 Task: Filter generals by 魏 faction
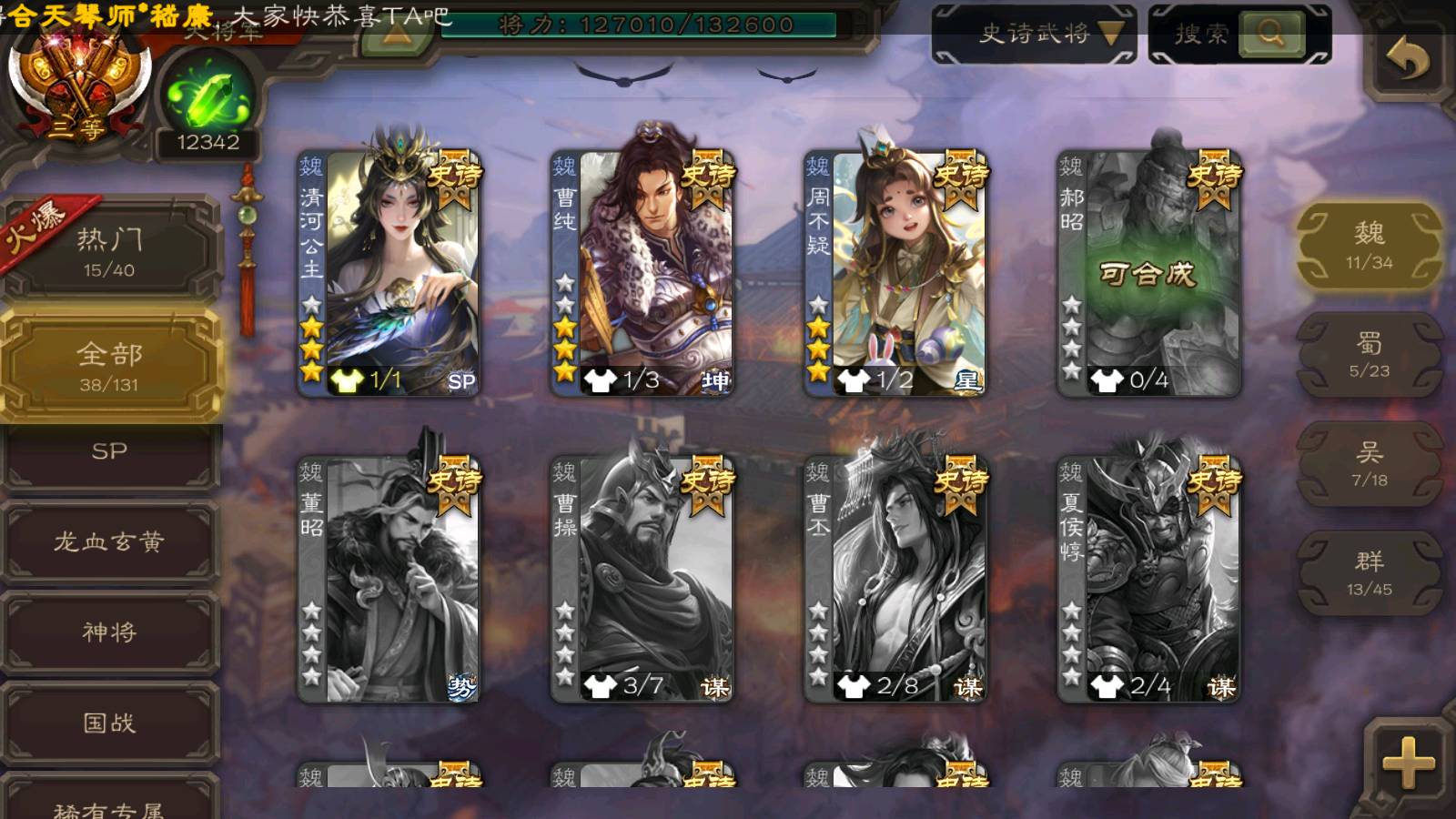pos(1369,245)
